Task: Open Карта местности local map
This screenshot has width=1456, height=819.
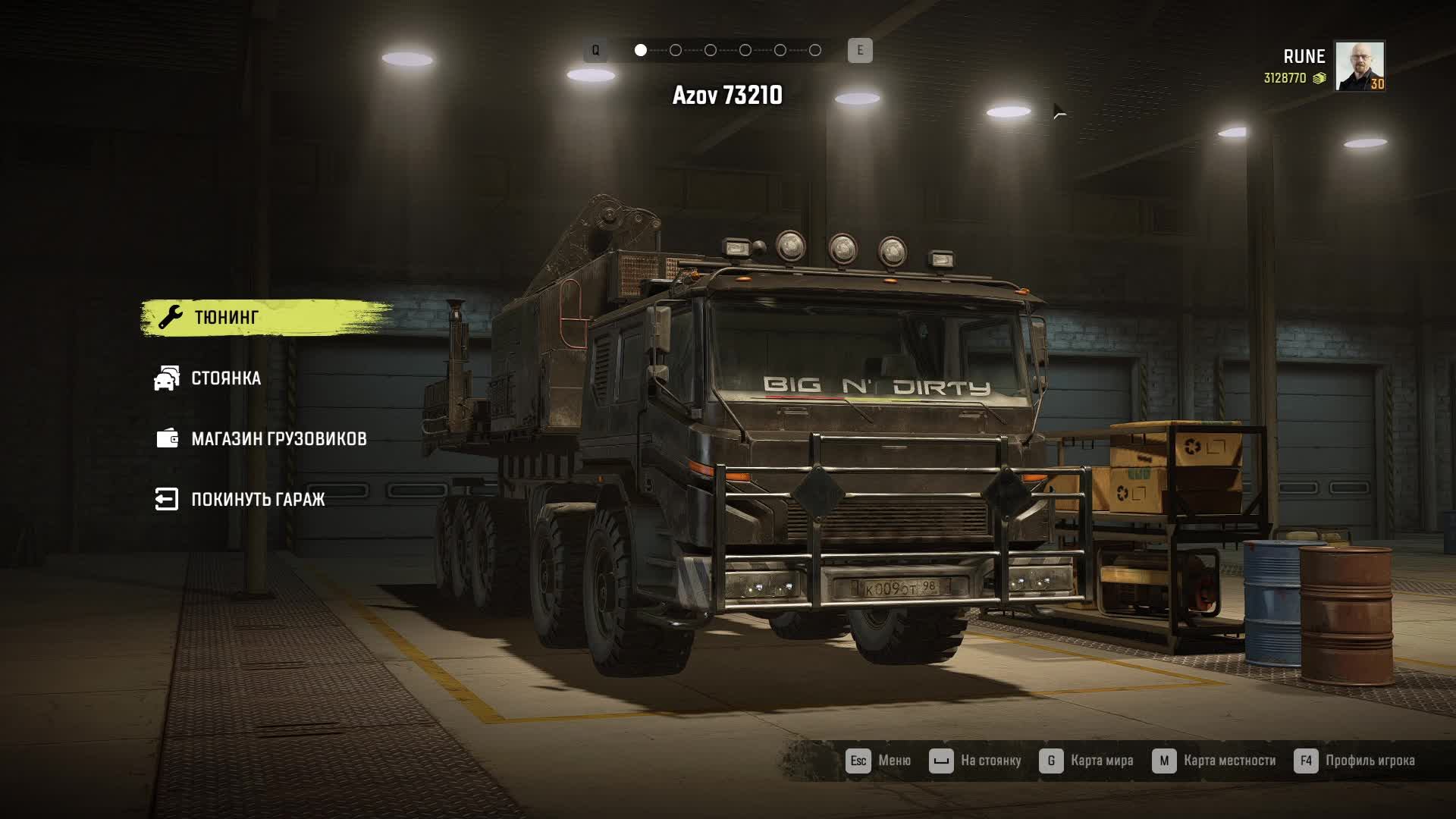Action: (x=1213, y=761)
